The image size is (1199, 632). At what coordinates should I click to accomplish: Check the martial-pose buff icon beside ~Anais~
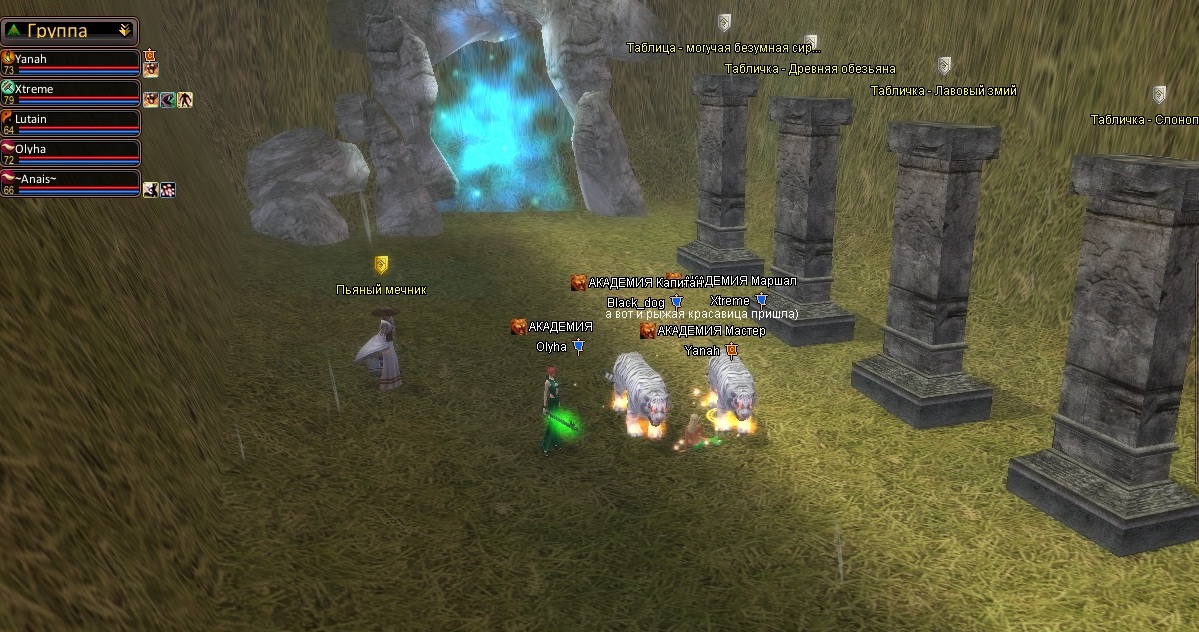[x=150, y=189]
